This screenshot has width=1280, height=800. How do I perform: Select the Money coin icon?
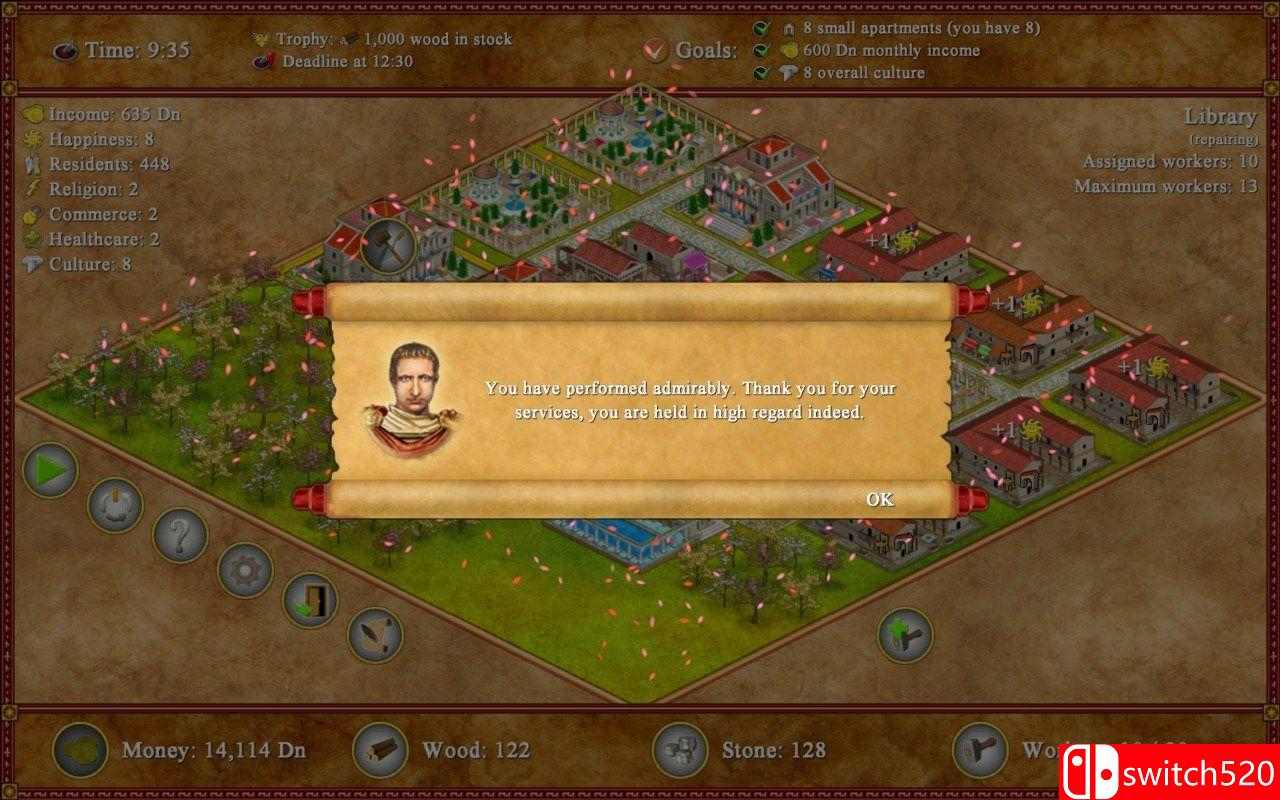pyautogui.click(x=80, y=750)
